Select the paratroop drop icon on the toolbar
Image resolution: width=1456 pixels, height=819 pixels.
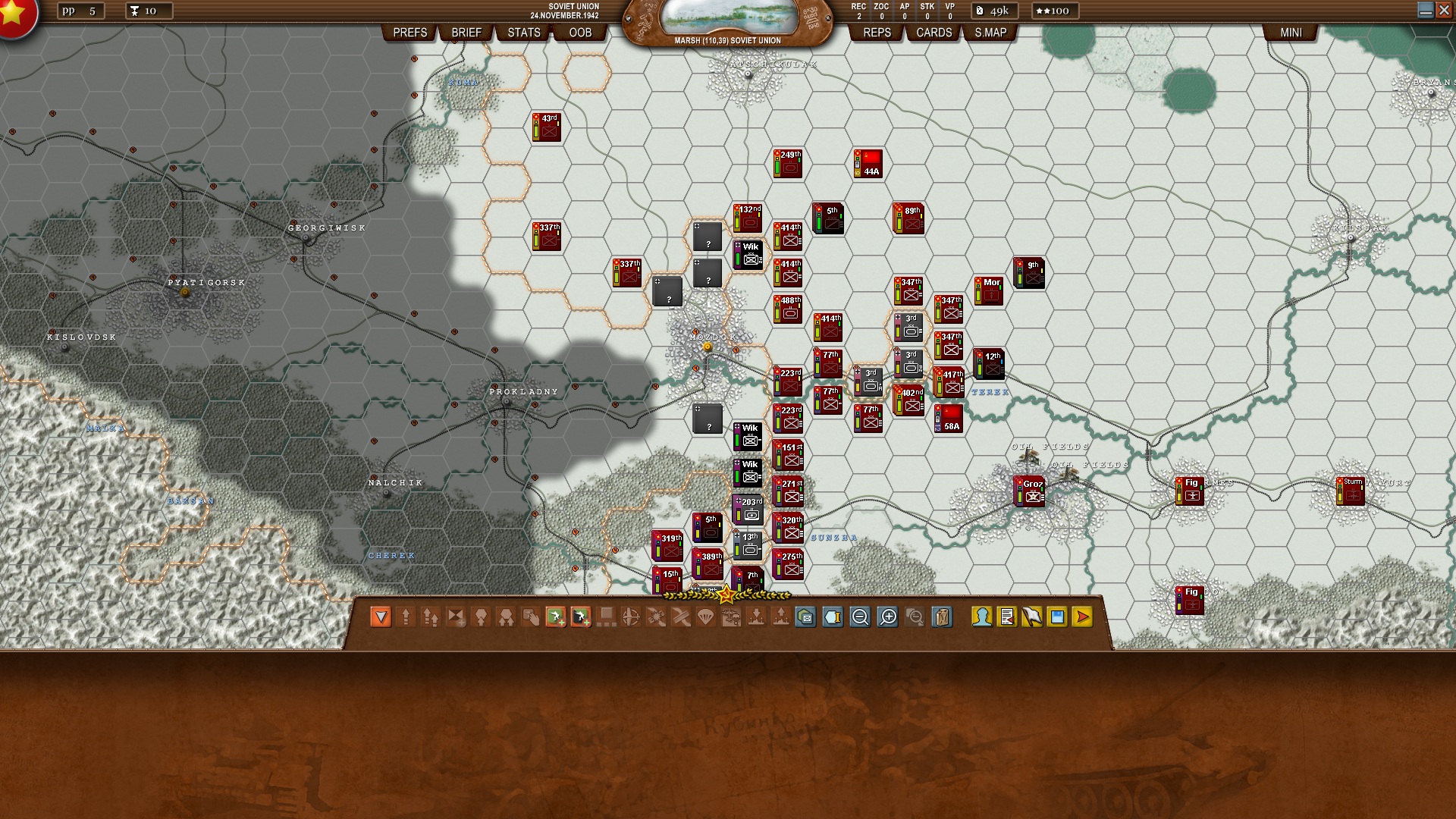pos(707,618)
